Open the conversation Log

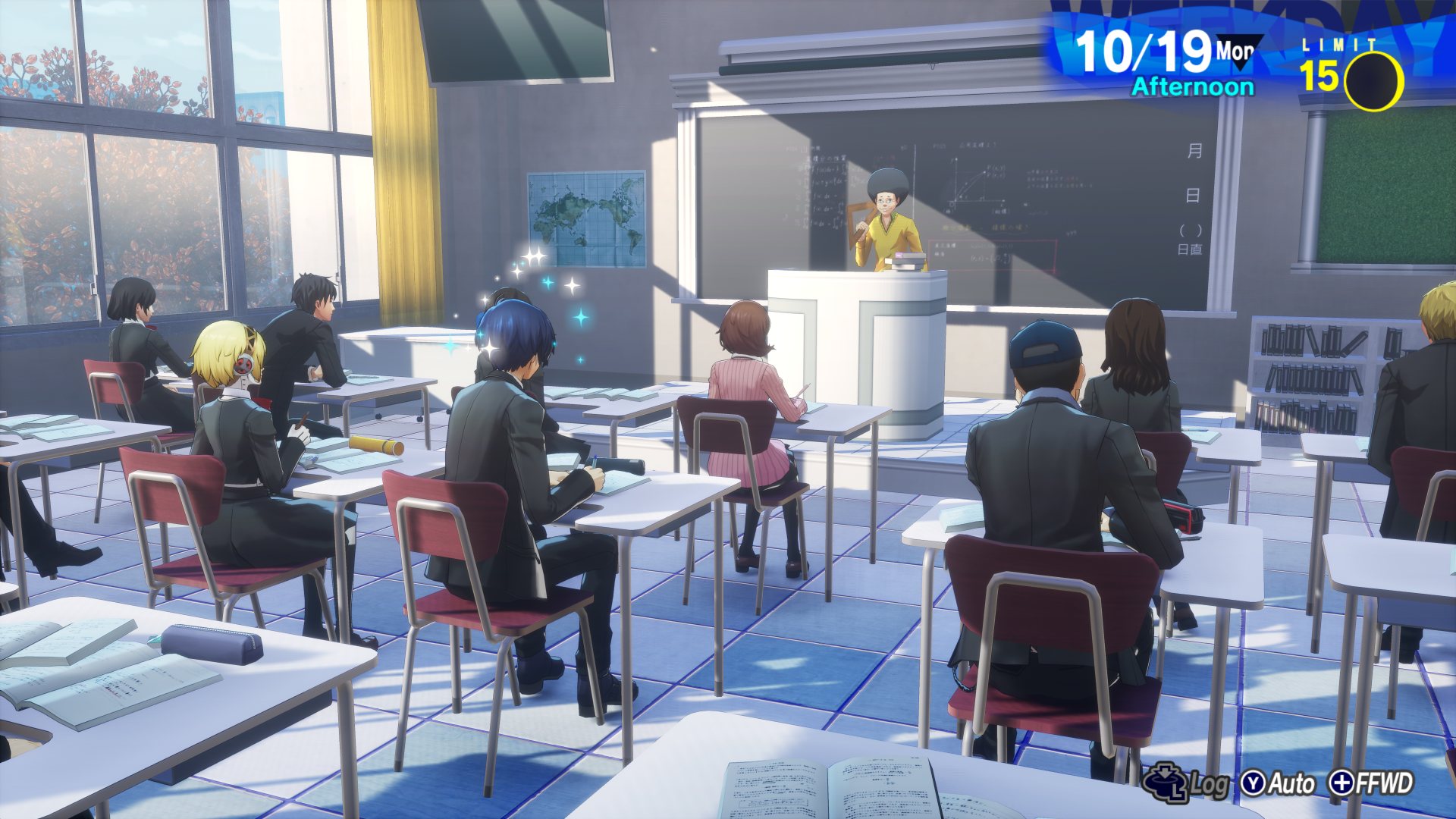pyautogui.click(x=1186, y=783)
